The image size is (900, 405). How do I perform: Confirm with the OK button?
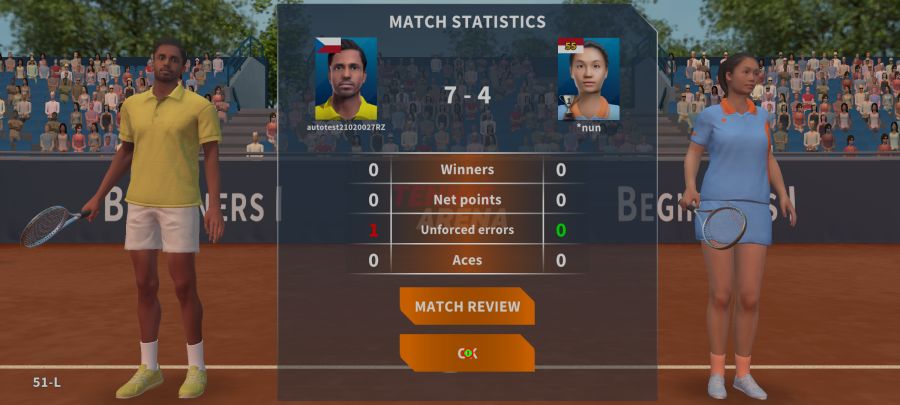coord(467,353)
